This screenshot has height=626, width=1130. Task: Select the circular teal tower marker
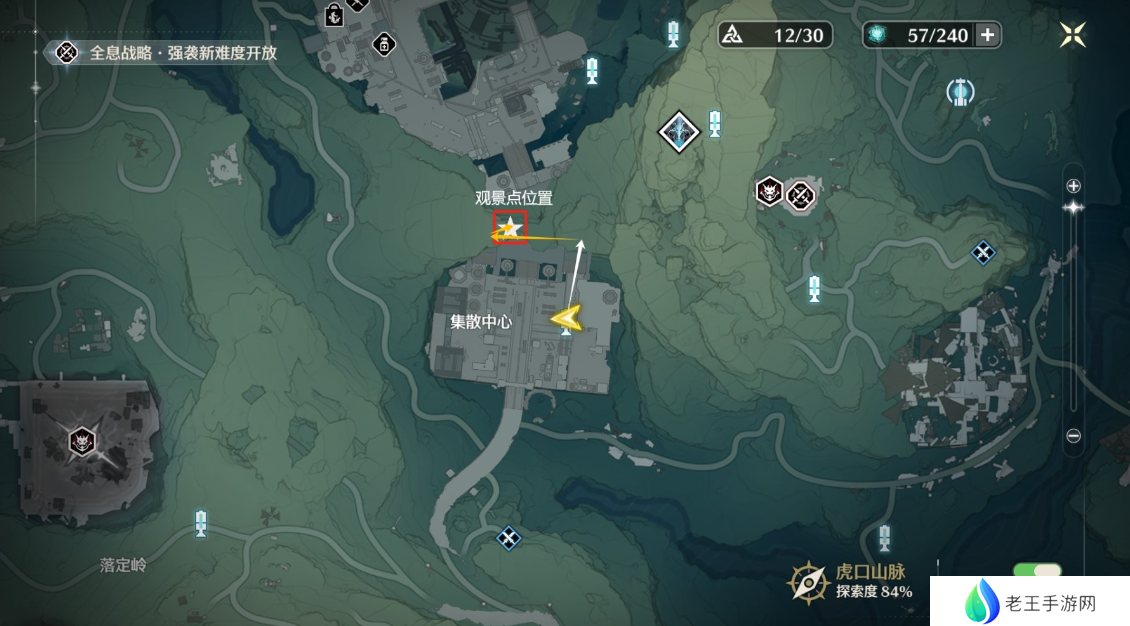[x=960, y=93]
